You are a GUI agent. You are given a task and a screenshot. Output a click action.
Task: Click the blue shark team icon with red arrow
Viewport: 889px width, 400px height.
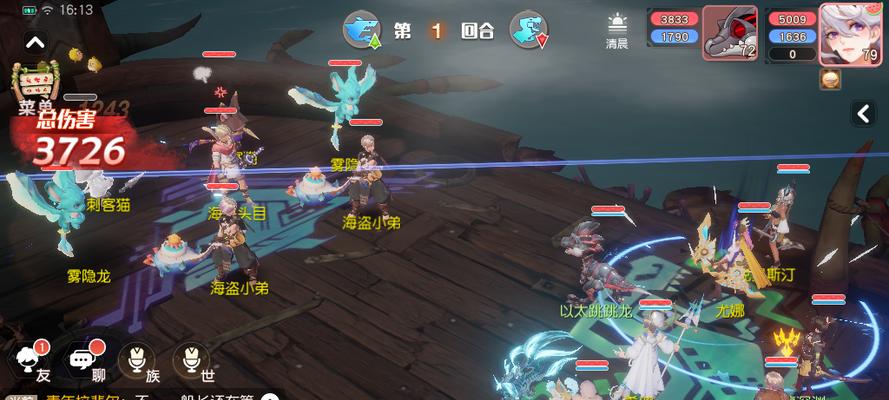pyautogui.click(x=528, y=30)
